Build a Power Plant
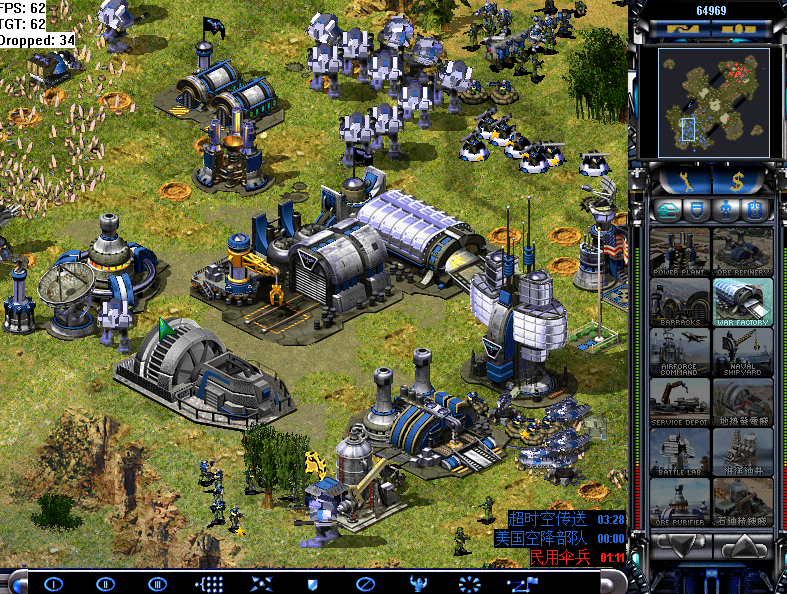 [680, 251]
